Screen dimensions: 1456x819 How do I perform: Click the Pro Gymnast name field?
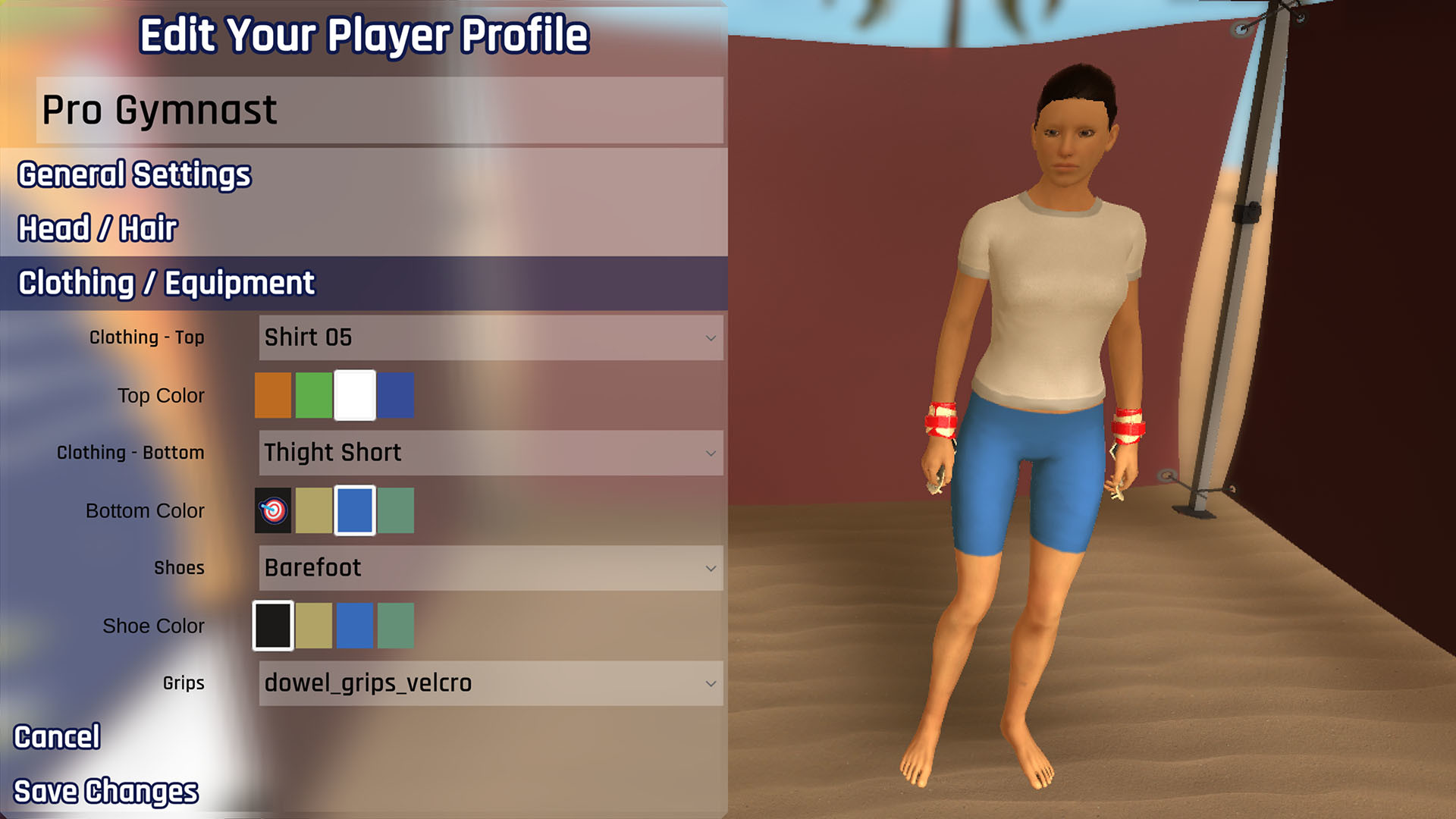[x=379, y=111]
